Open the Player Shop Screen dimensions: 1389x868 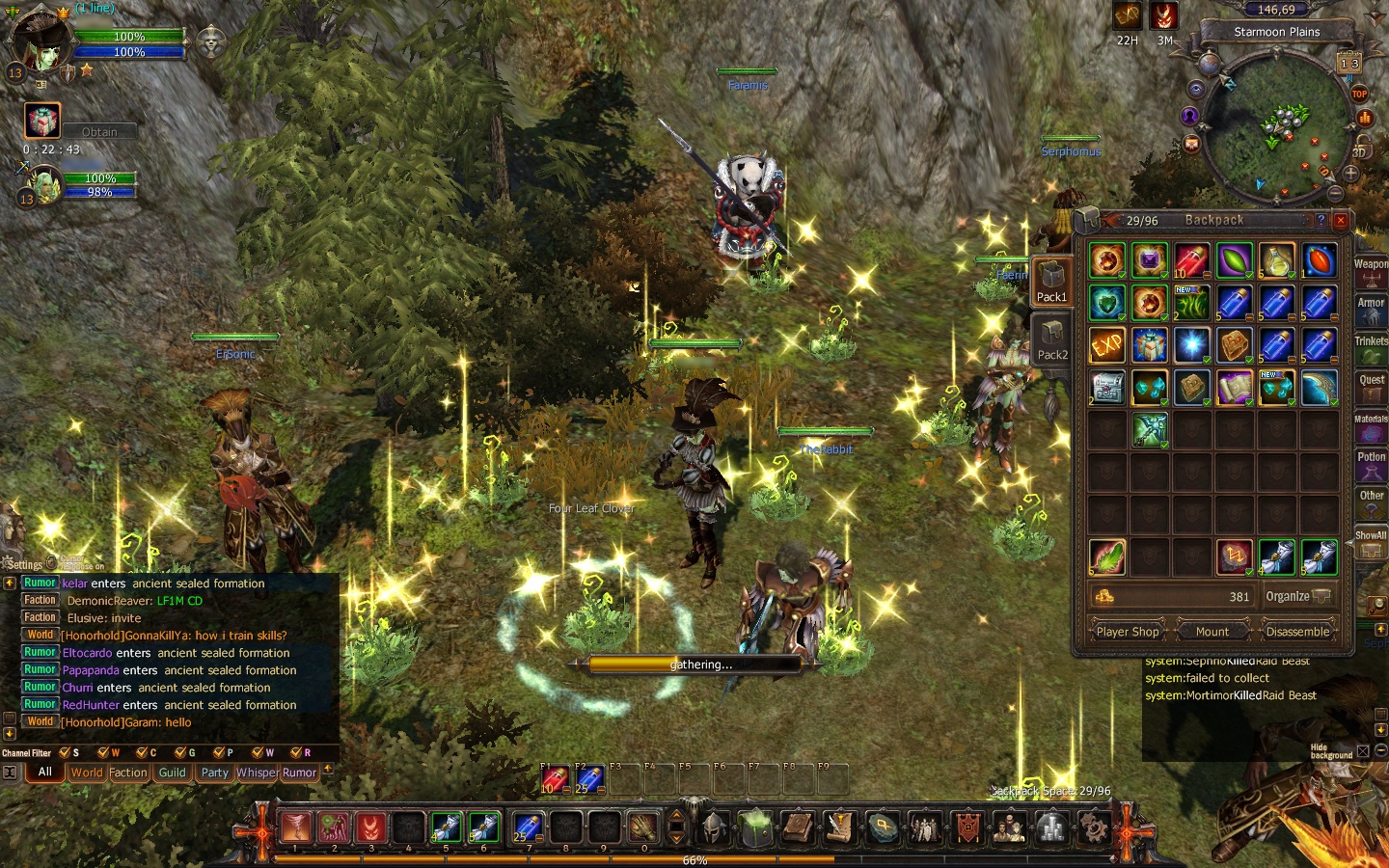[1128, 632]
